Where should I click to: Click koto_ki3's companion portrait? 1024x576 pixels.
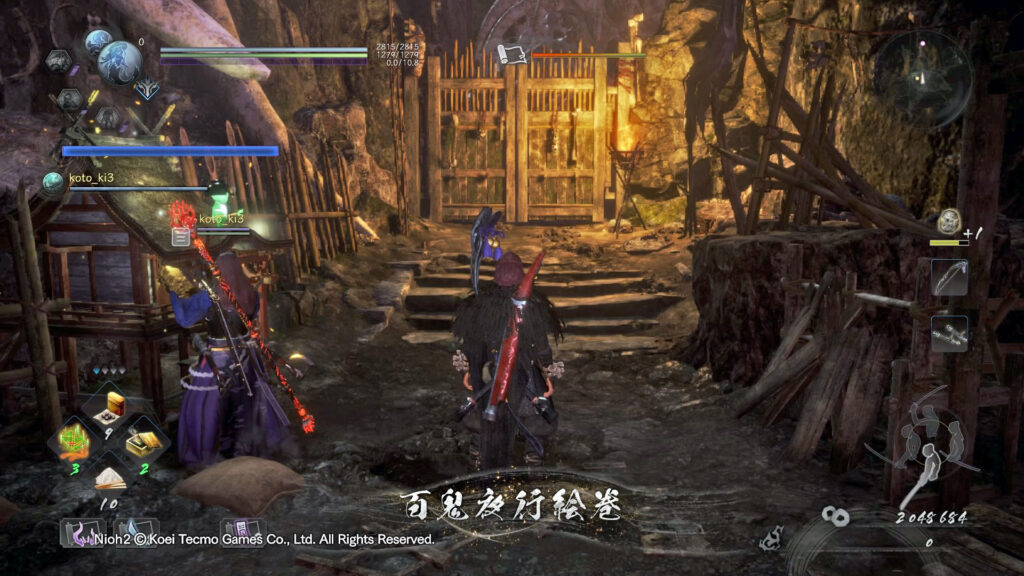click(53, 181)
